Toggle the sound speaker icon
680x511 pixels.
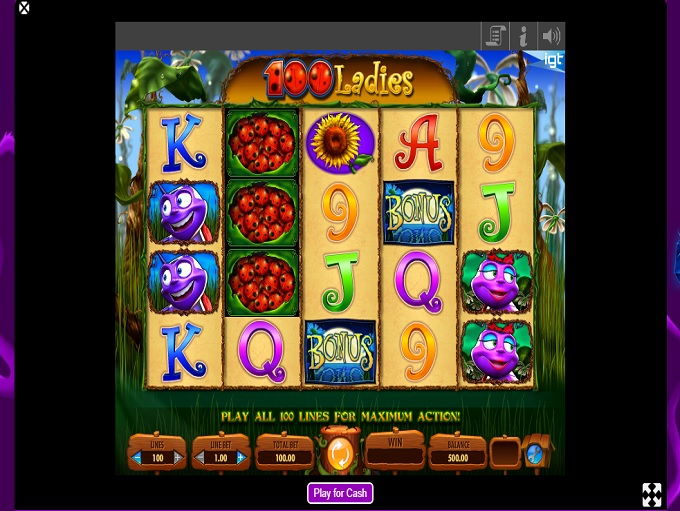click(x=551, y=37)
